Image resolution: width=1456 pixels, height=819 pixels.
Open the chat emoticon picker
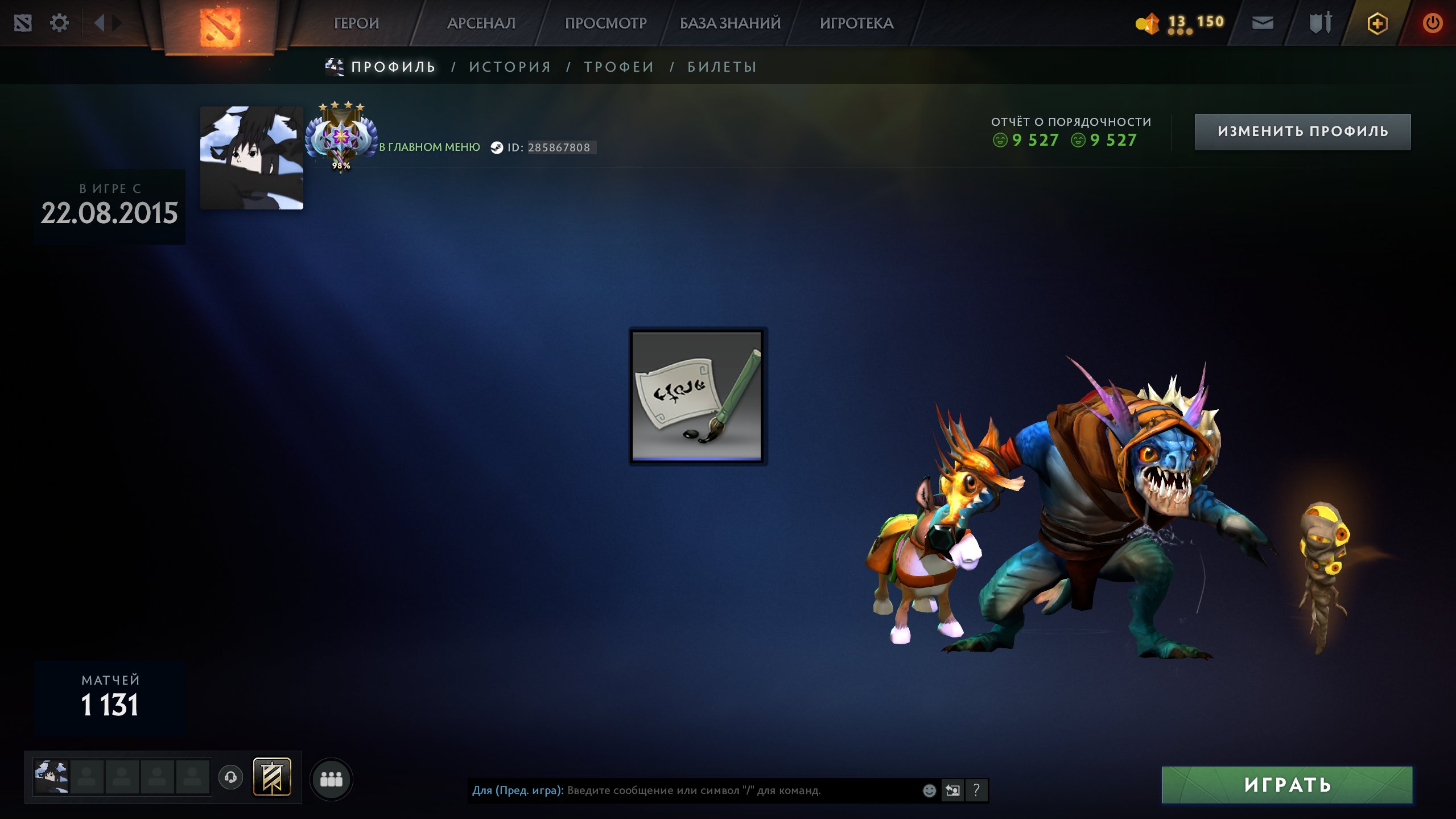[x=929, y=791]
